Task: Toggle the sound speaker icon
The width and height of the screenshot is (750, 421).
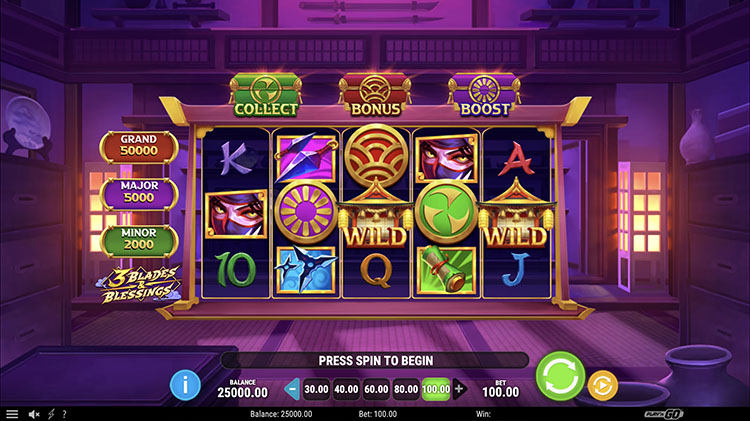Action: (34, 414)
